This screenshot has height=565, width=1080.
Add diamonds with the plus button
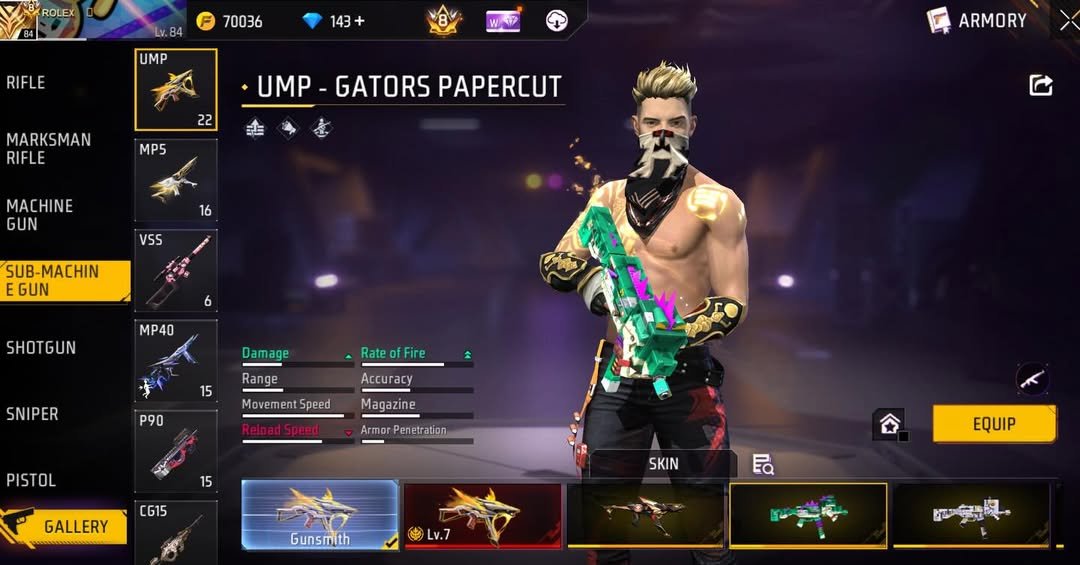coord(359,21)
